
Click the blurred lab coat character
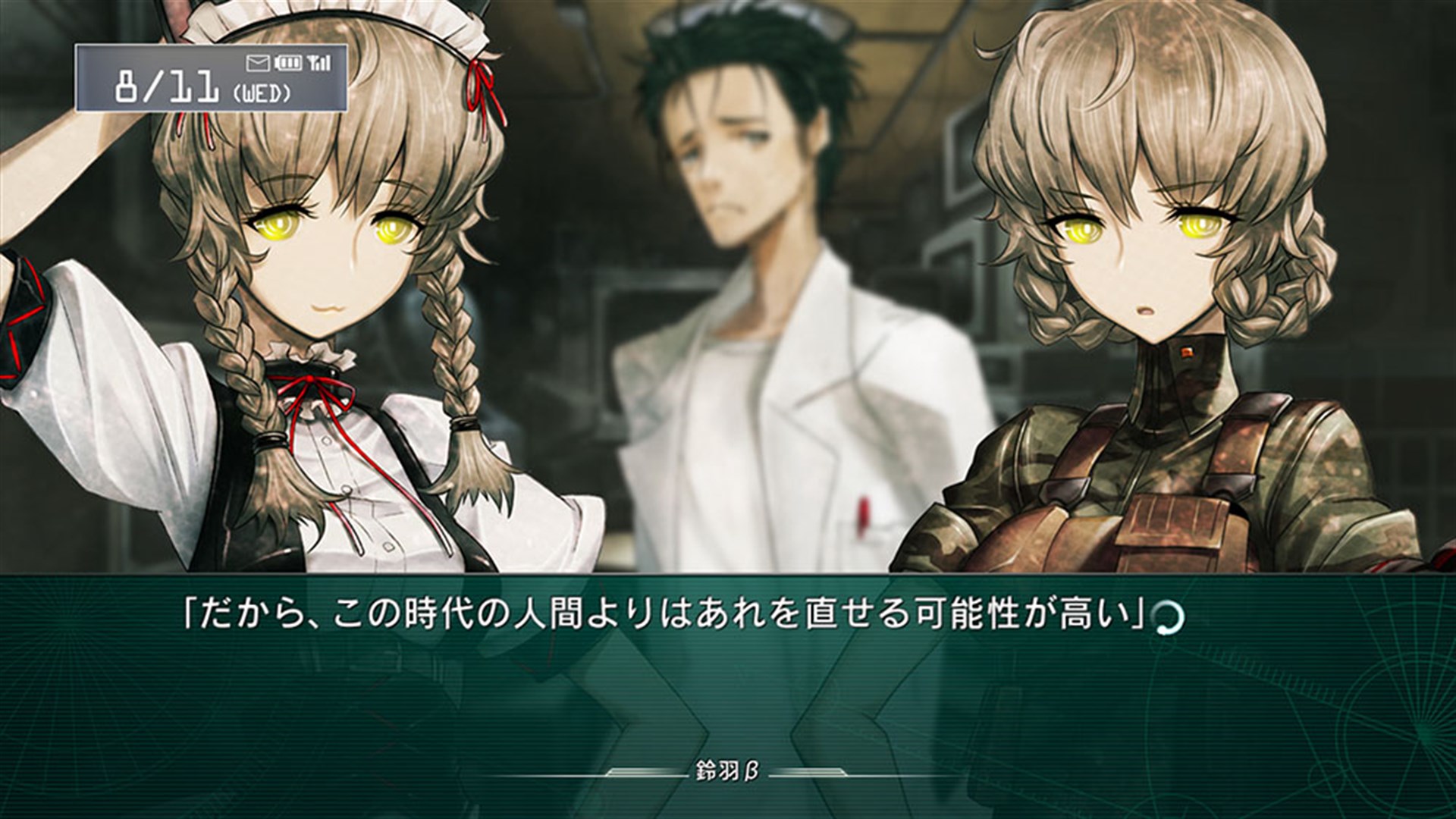(x=751, y=303)
